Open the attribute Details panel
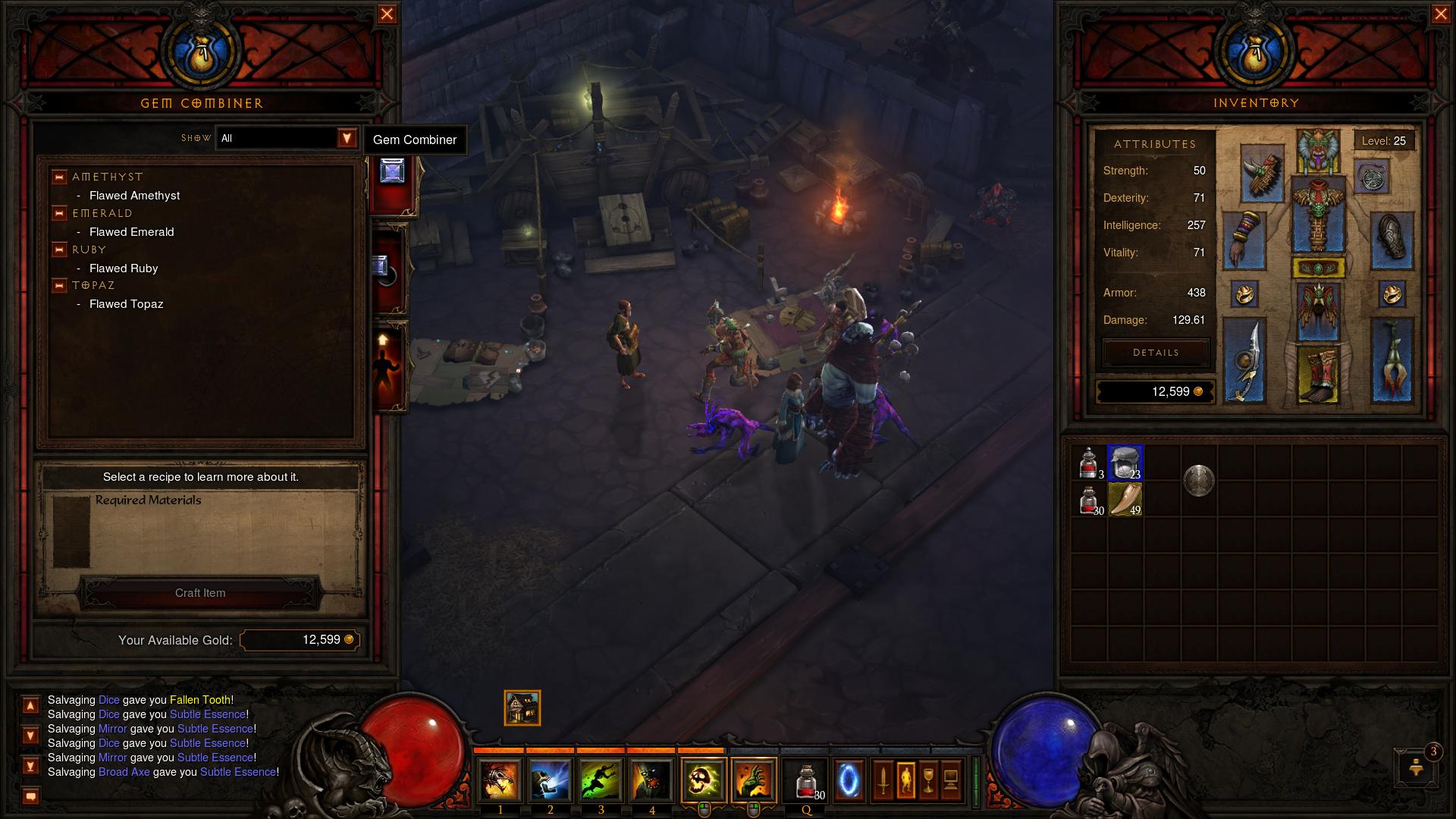Screen dimensions: 1456x819 [x=1156, y=353]
